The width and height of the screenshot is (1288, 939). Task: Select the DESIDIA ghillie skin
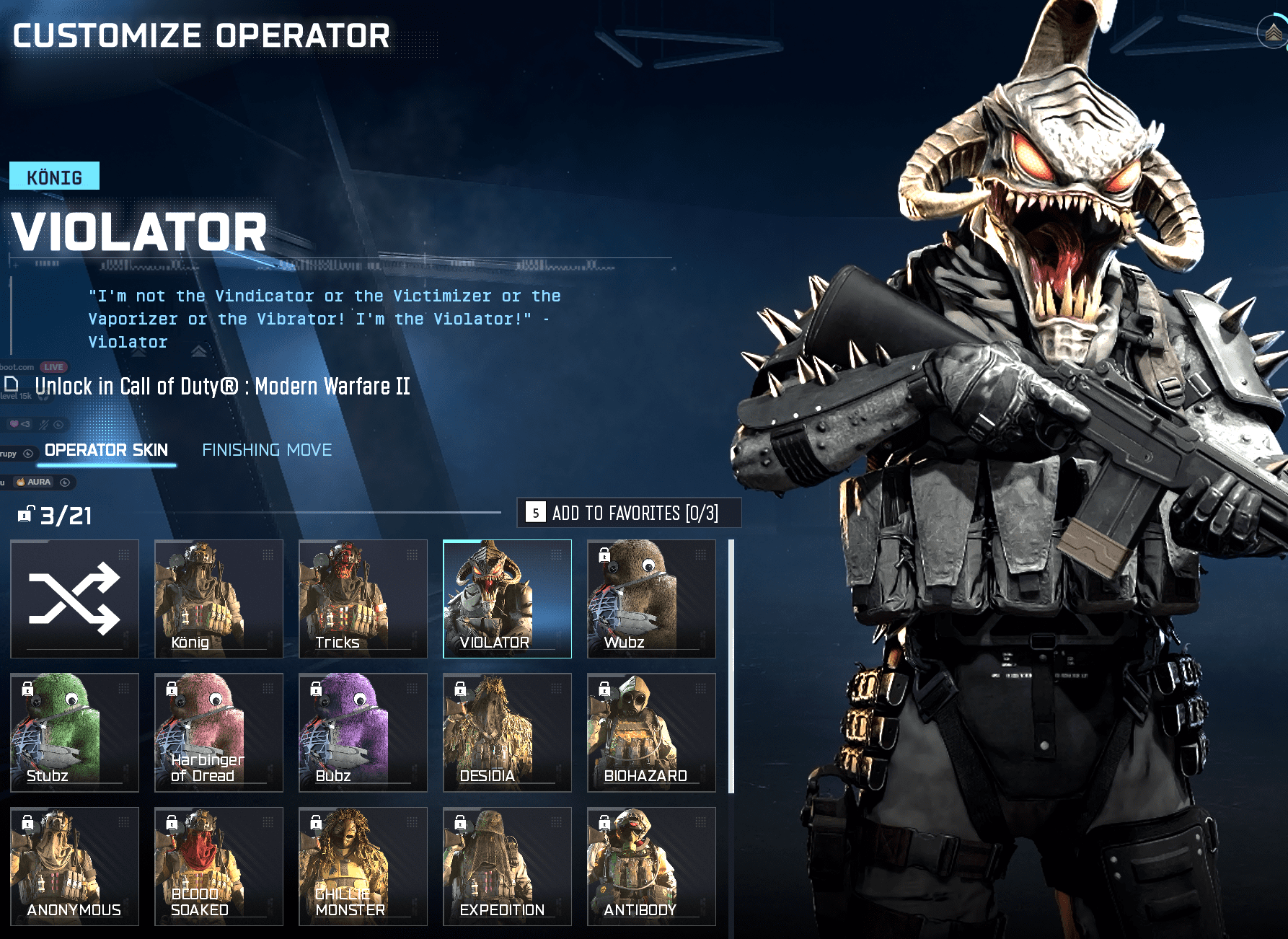[507, 732]
